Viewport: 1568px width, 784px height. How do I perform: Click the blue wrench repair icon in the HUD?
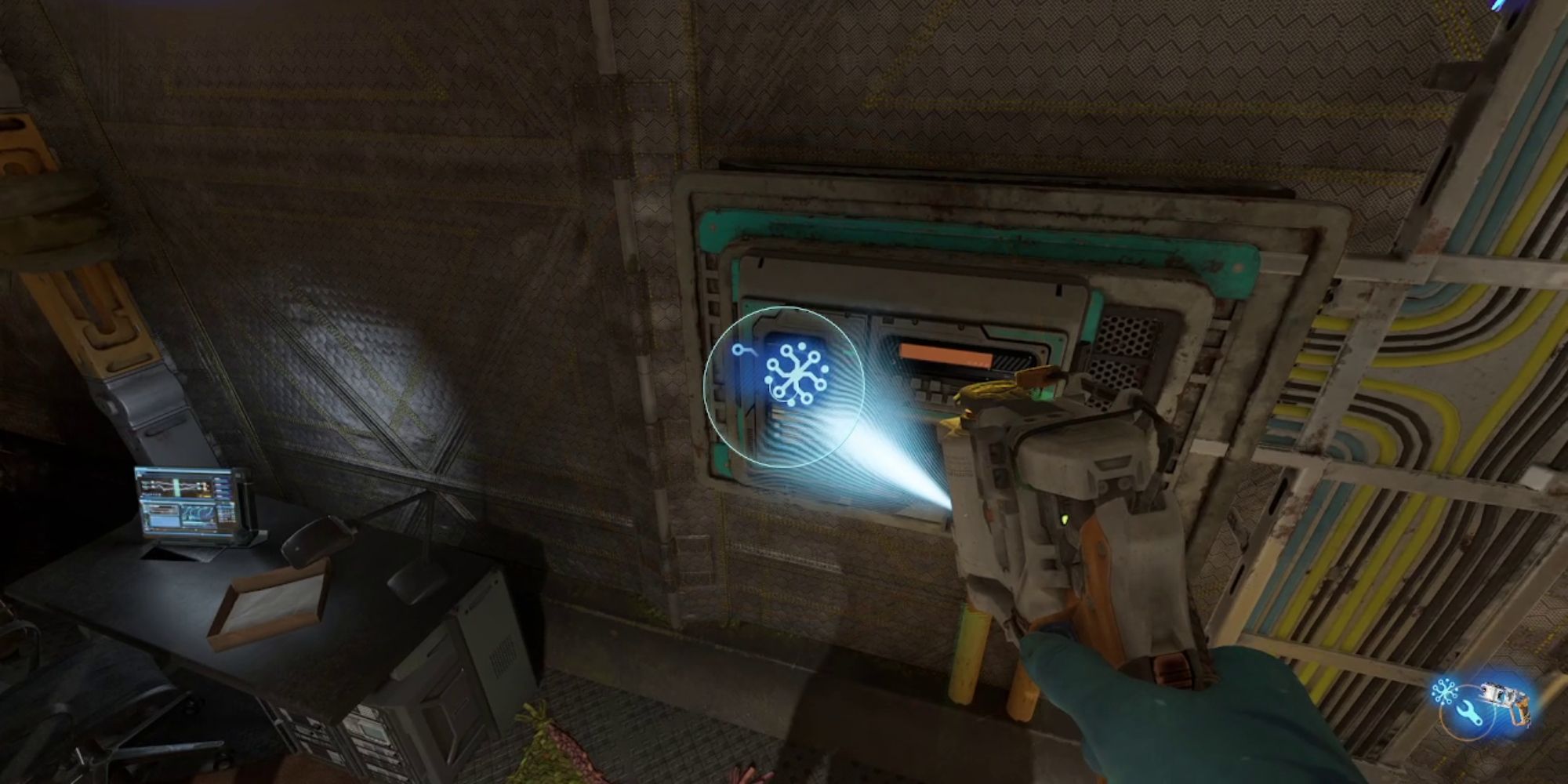pyautogui.click(x=1468, y=711)
